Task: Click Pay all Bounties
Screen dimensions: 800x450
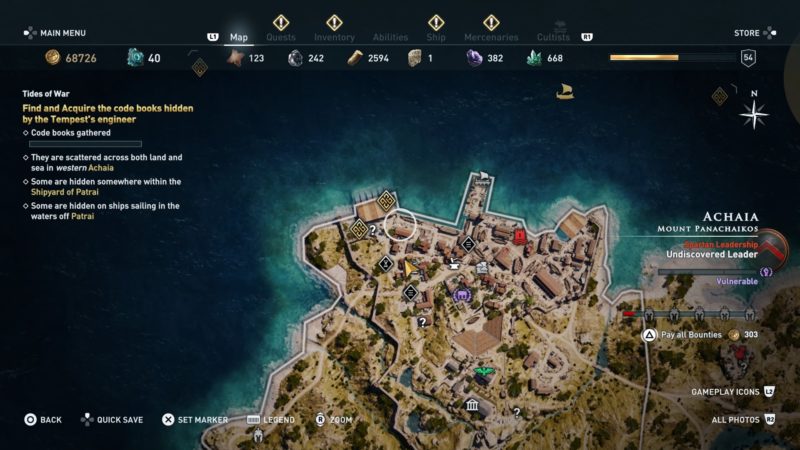Action: (x=690, y=335)
